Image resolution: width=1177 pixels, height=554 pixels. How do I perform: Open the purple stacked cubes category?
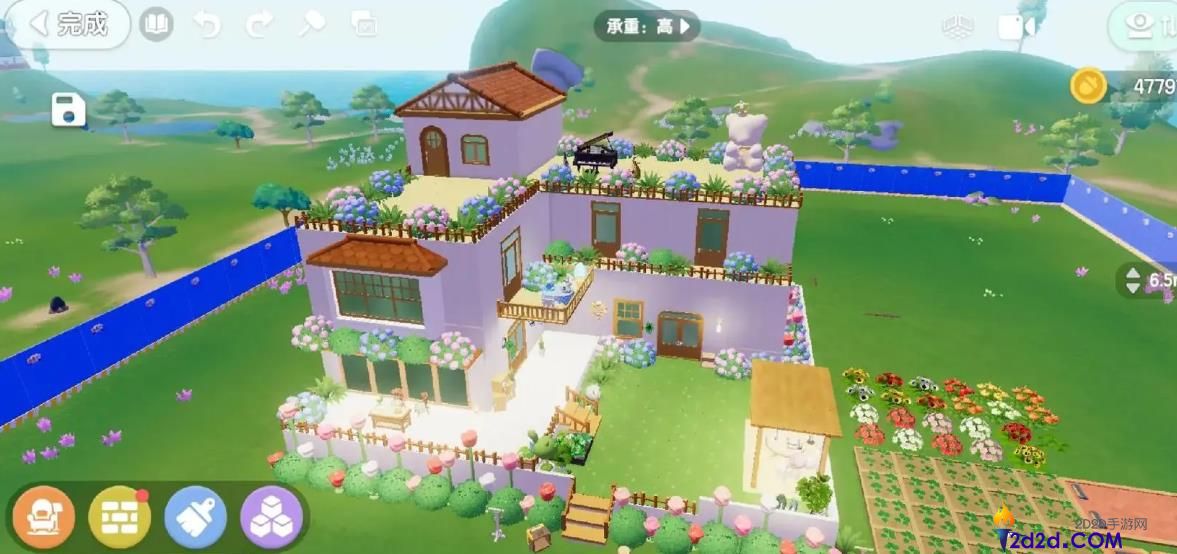[271, 516]
